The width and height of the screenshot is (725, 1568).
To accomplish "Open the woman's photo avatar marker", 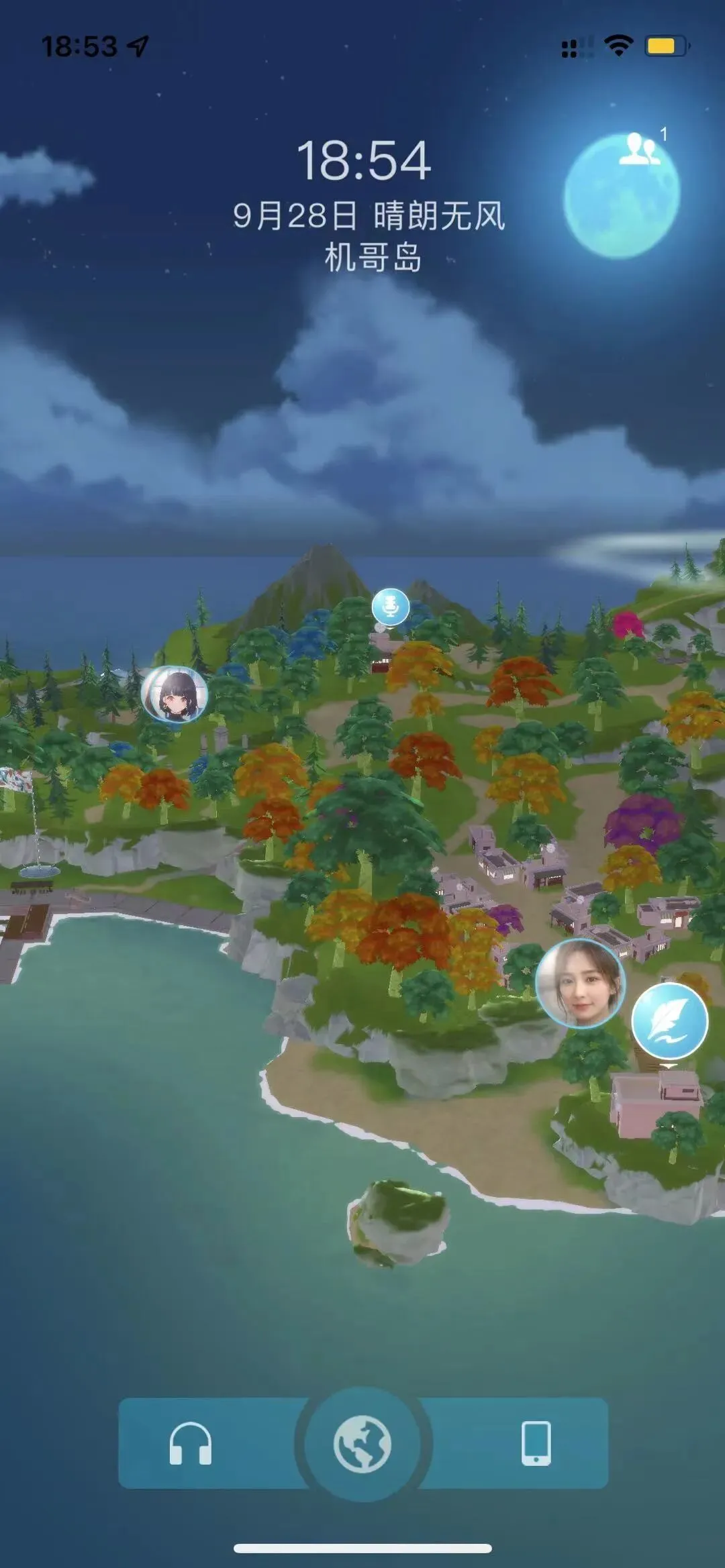I will (x=580, y=984).
